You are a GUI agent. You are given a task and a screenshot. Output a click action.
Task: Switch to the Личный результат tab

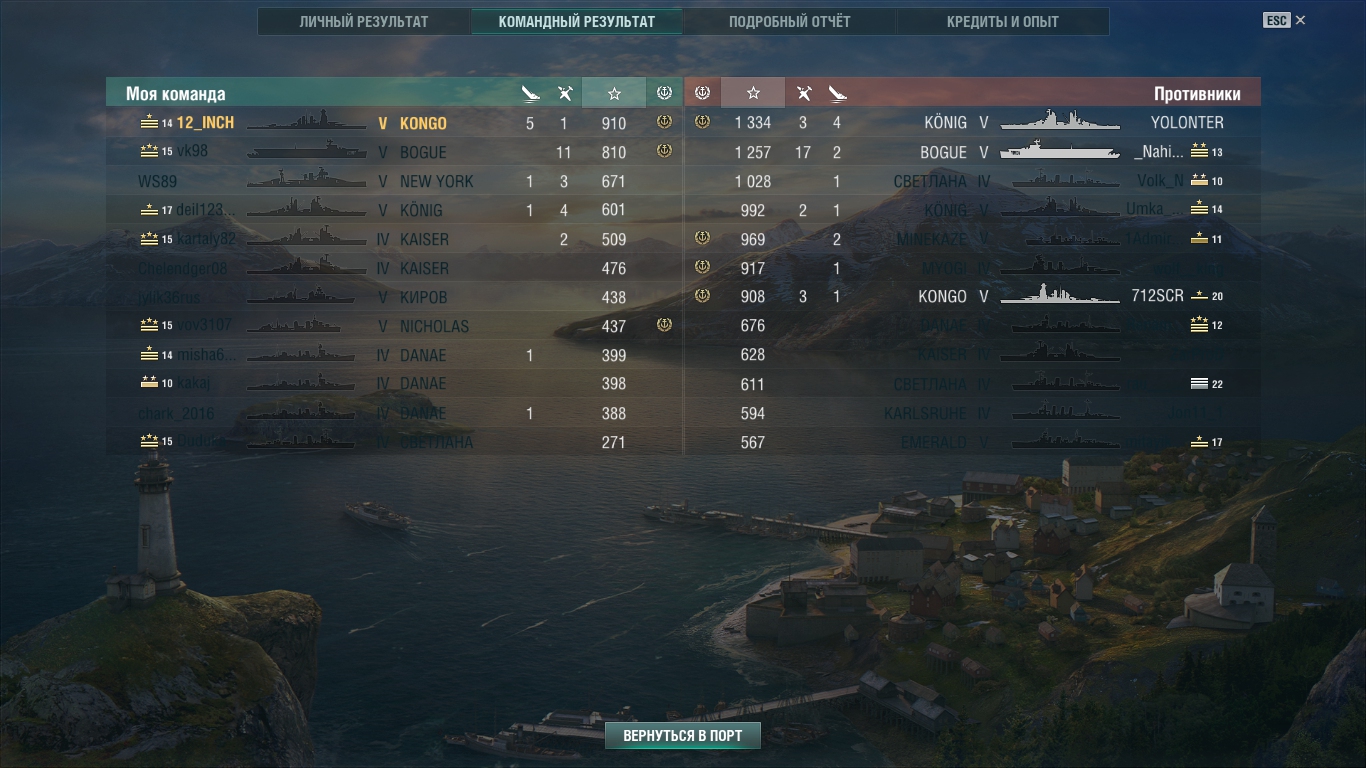363,21
